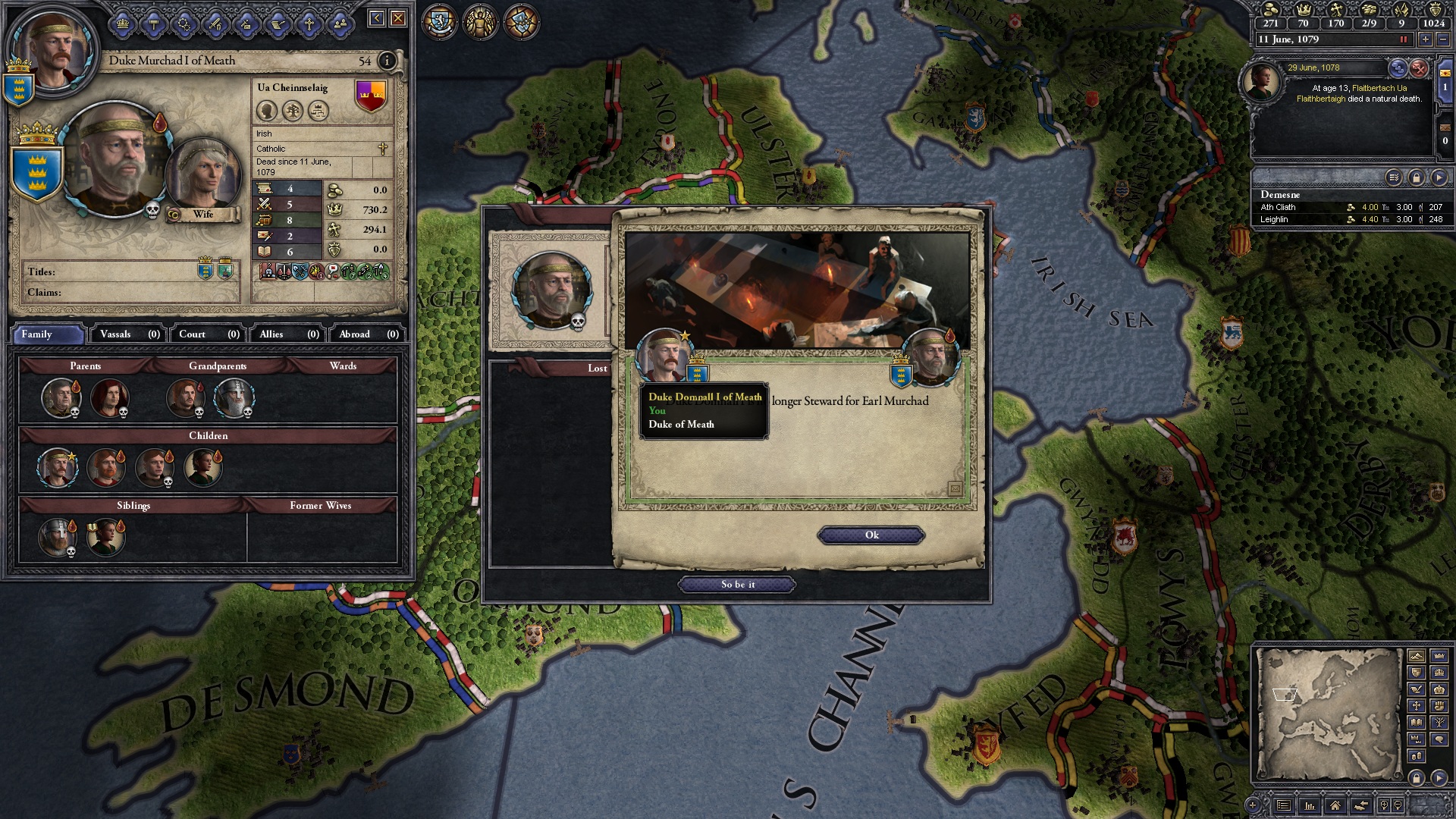Dismiss the Flaitbertach death notification
This screenshot has height=819, width=1456.
(x=1418, y=69)
